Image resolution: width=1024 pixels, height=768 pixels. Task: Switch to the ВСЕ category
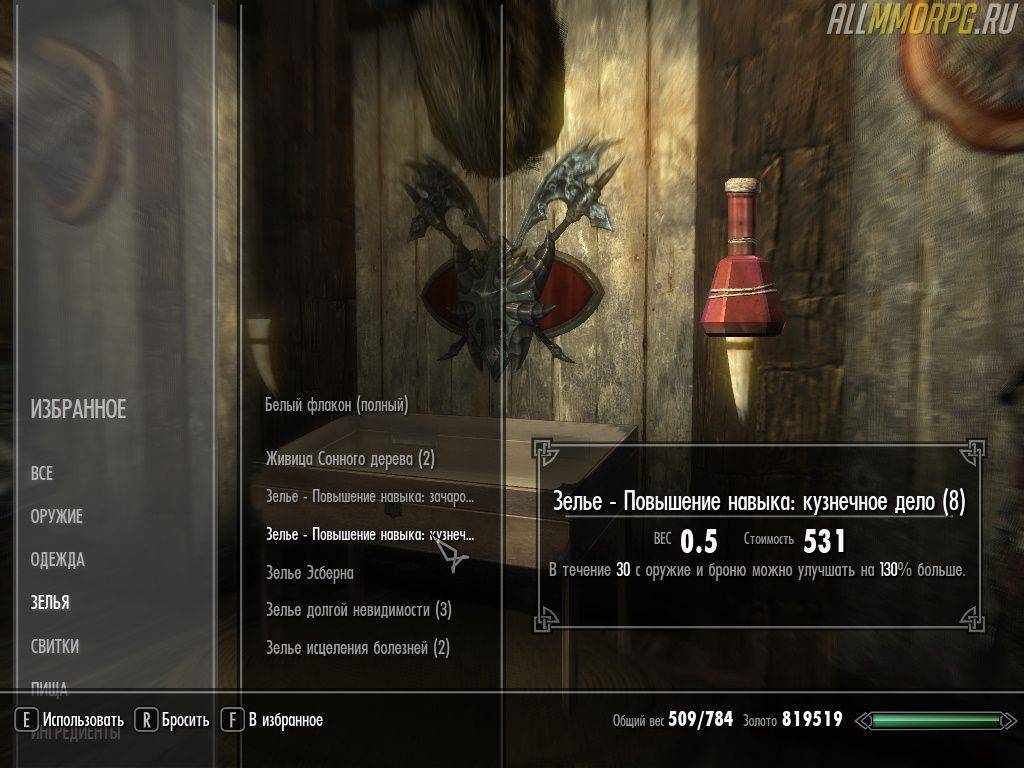[42, 474]
